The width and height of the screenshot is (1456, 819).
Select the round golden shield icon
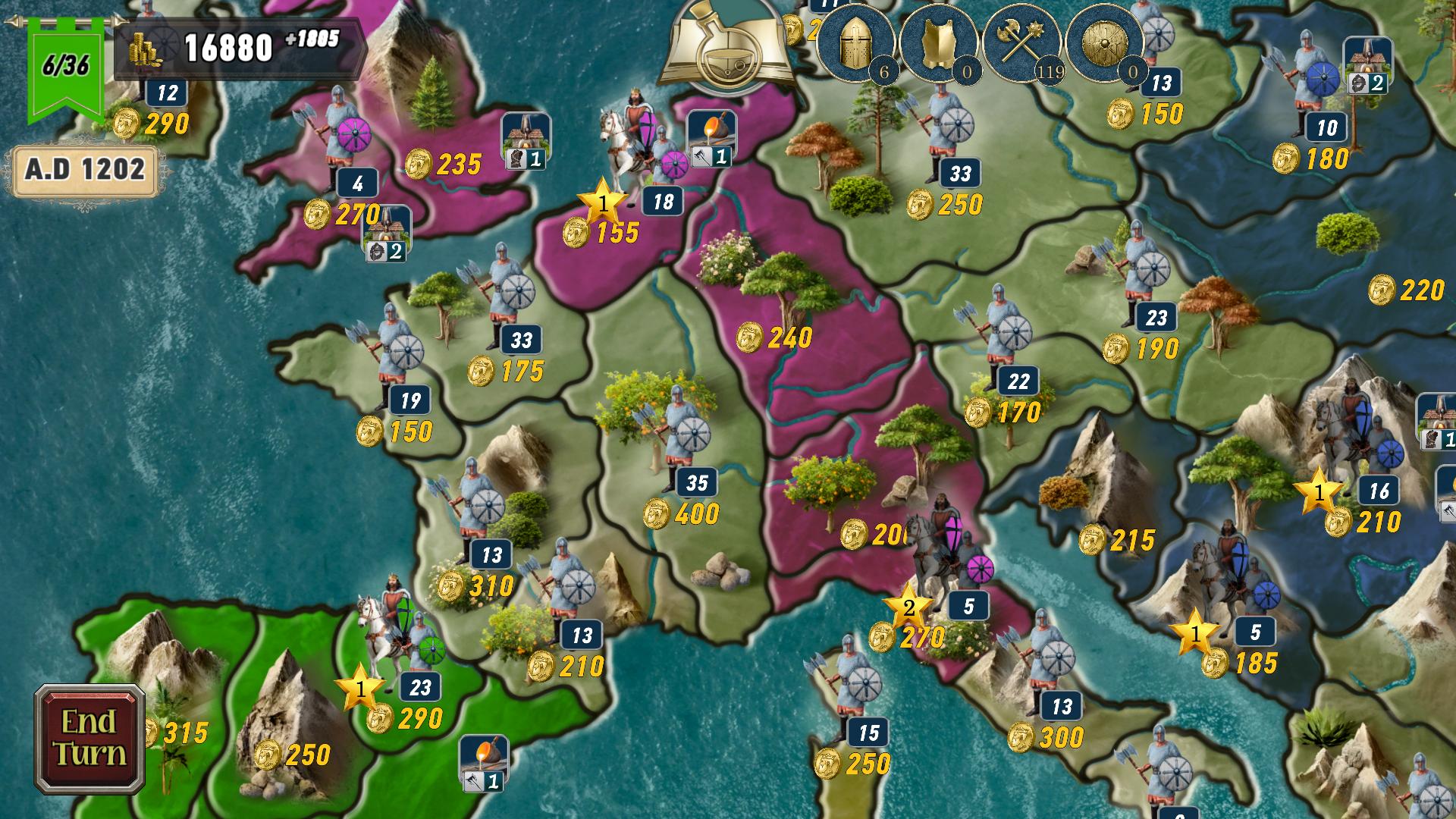tap(1104, 42)
